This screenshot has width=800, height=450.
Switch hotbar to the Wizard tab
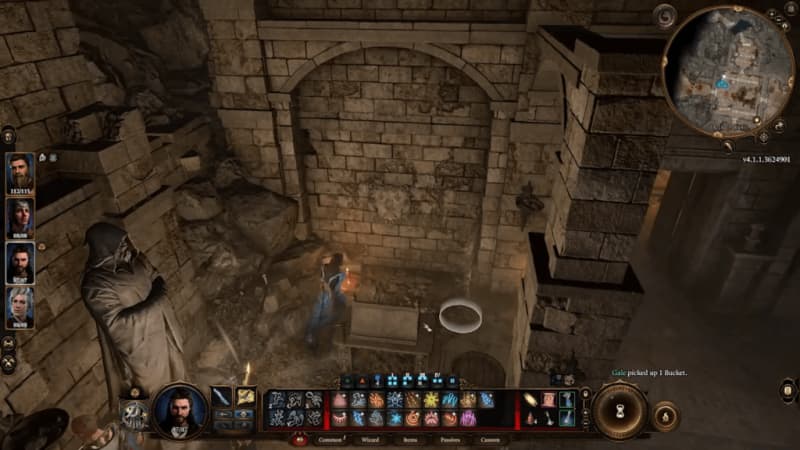(369, 439)
